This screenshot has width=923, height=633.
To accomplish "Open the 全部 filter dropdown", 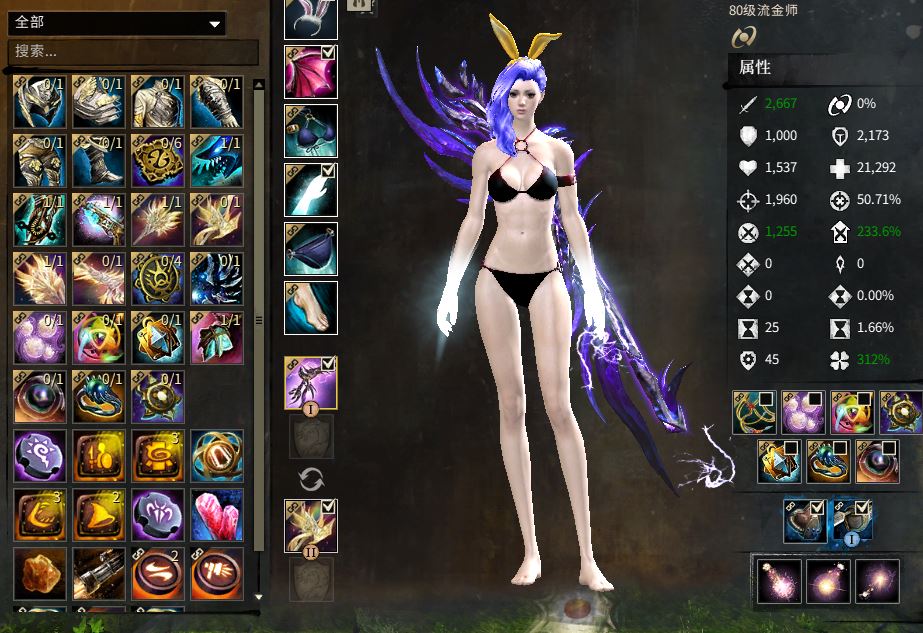I will 119,23.
